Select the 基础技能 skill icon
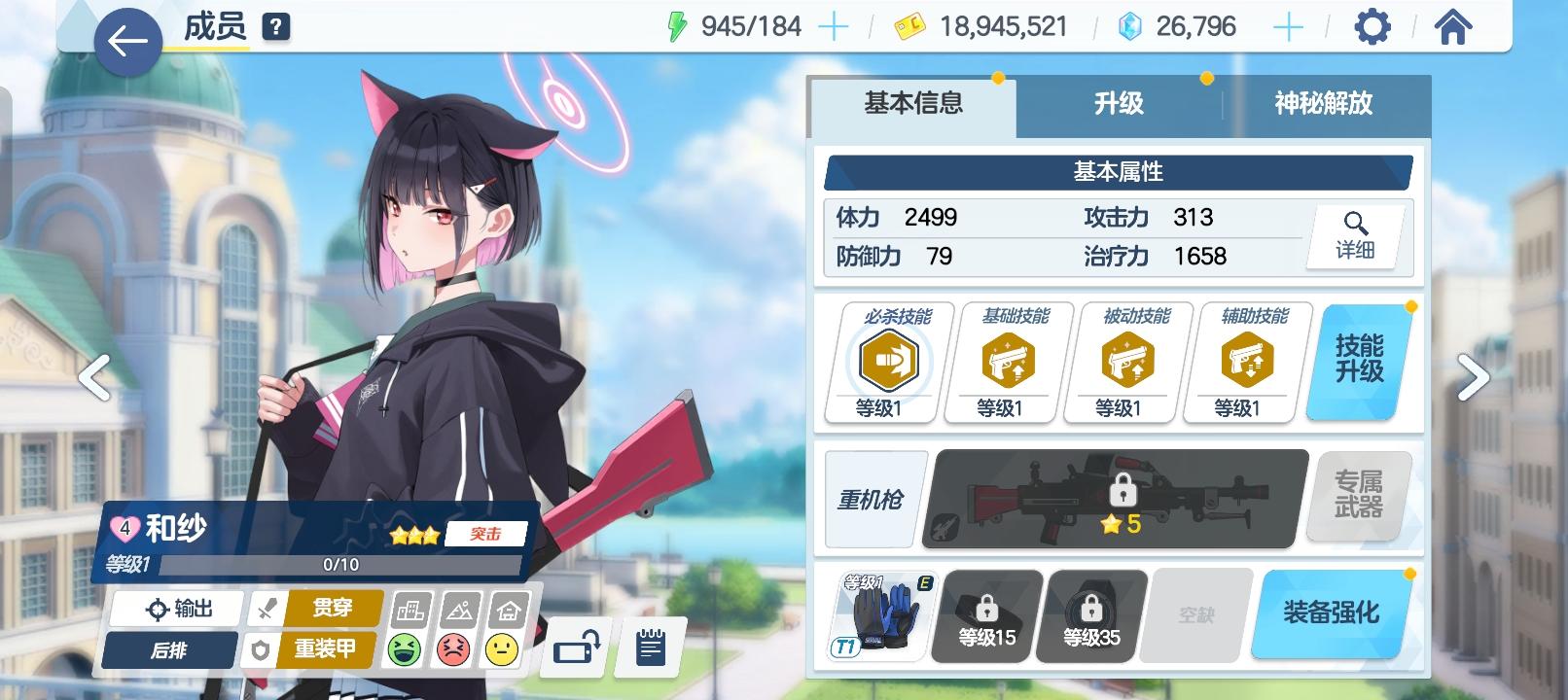Screen dimensions: 1568x700 pyautogui.click(x=1005, y=360)
